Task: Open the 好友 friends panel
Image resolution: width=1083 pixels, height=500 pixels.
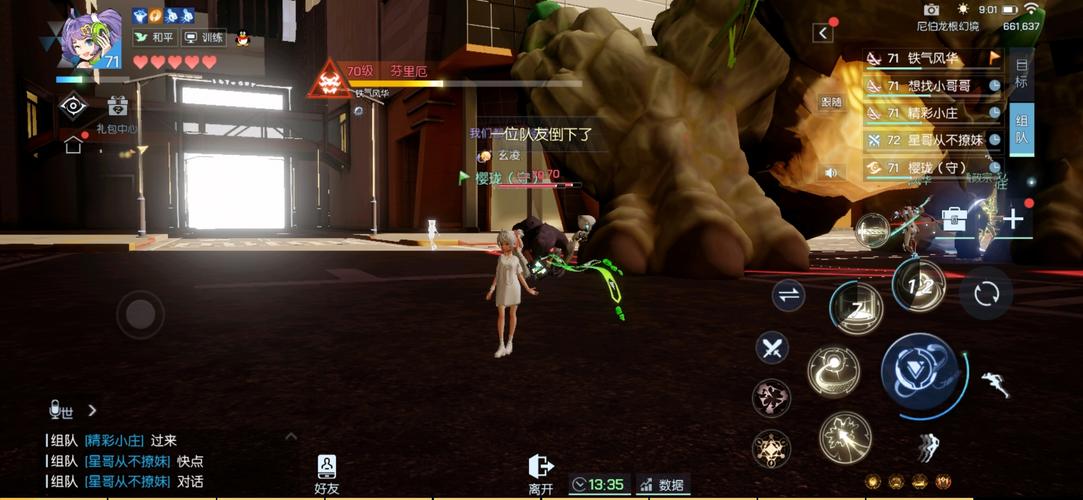Action: click(327, 474)
